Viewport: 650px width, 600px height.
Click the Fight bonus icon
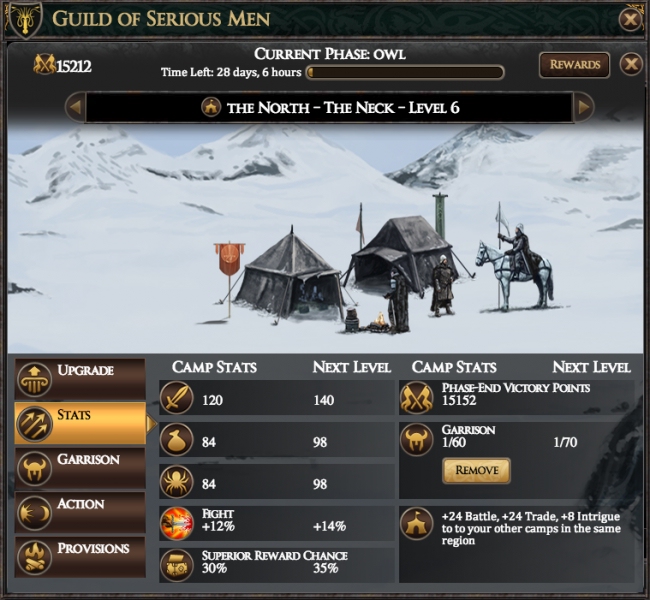pos(177,523)
